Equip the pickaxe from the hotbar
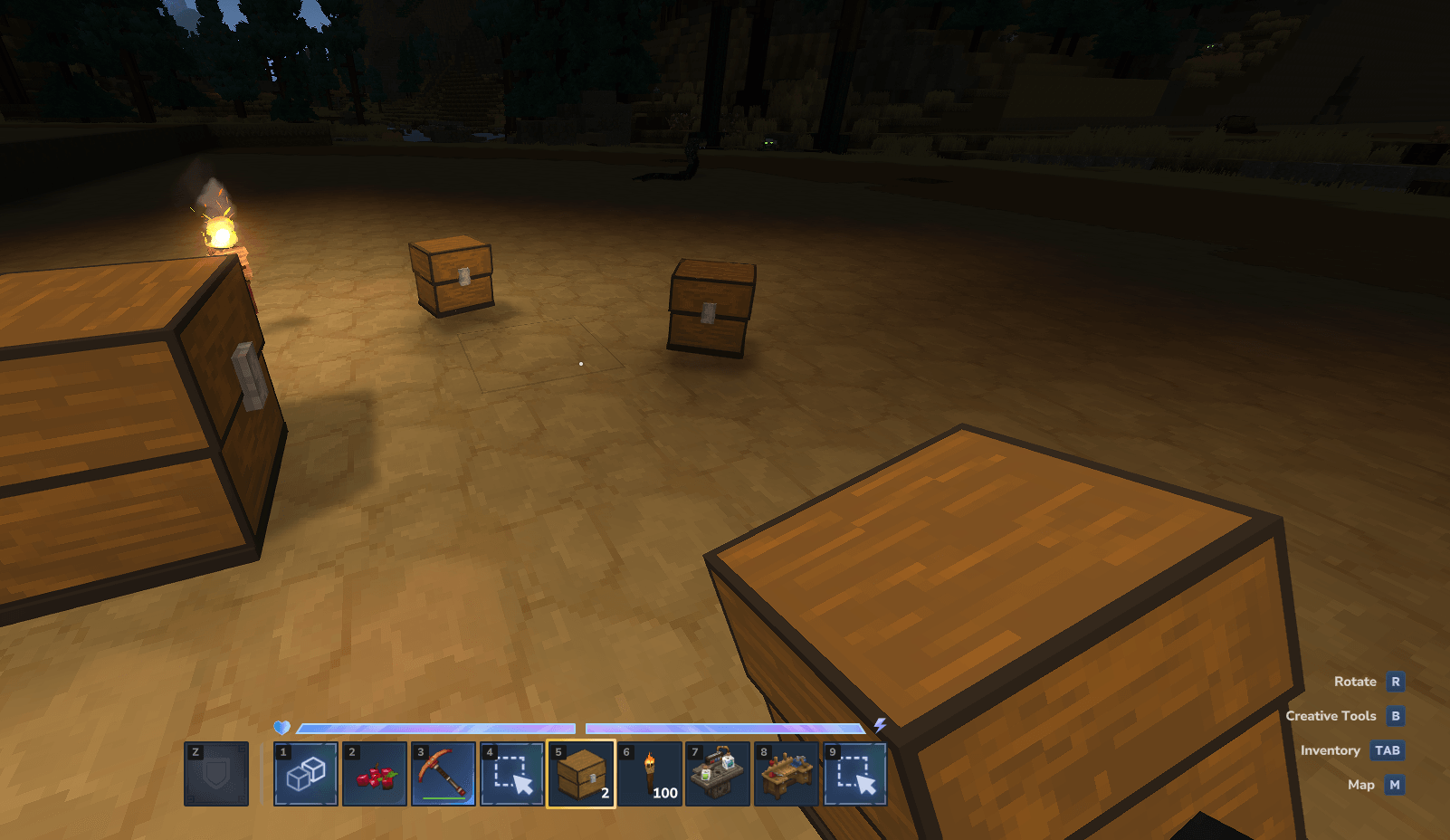This screenshot has width=1450, height=840. (x=444, y=774)
